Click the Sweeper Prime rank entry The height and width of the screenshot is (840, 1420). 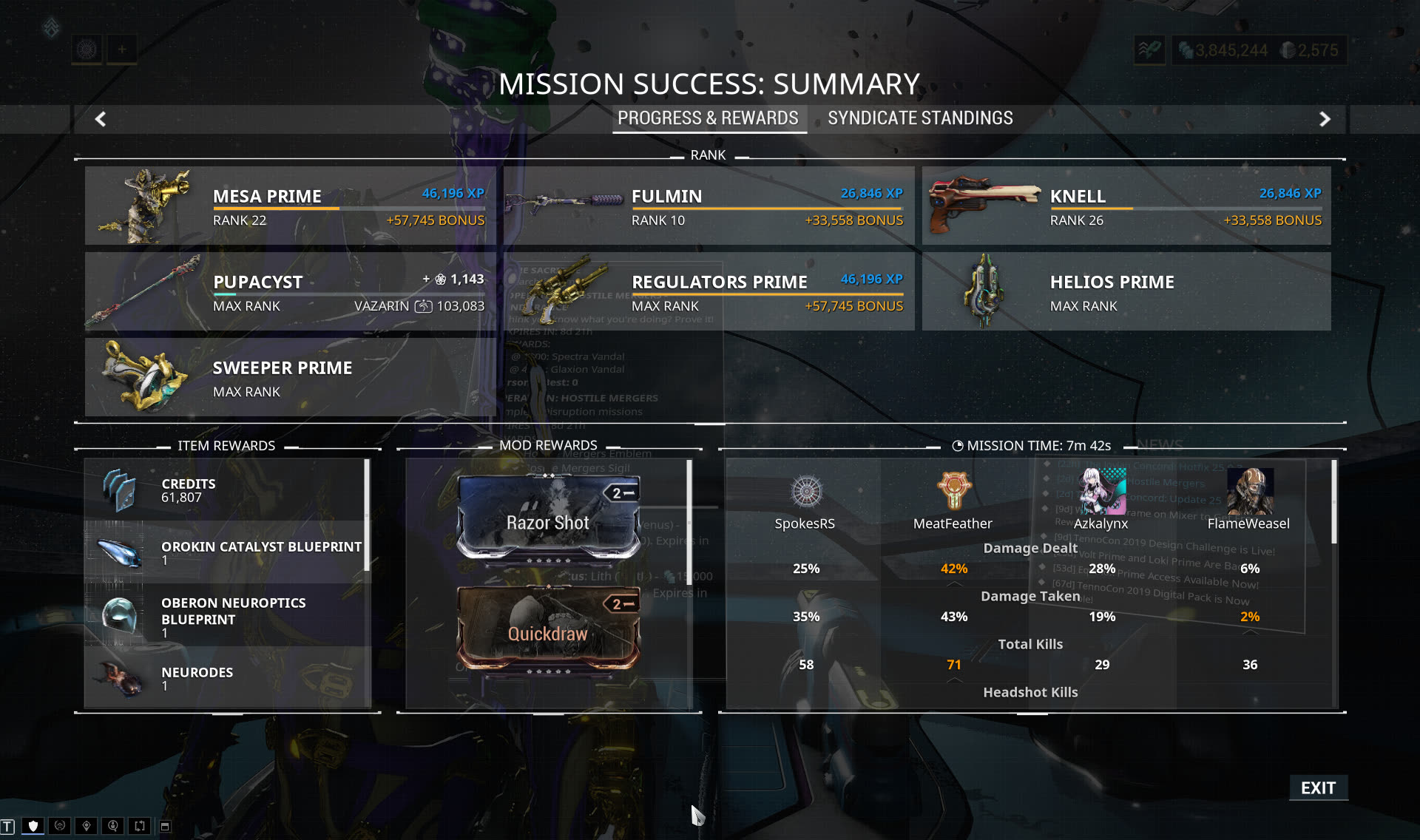click(290, 377)
